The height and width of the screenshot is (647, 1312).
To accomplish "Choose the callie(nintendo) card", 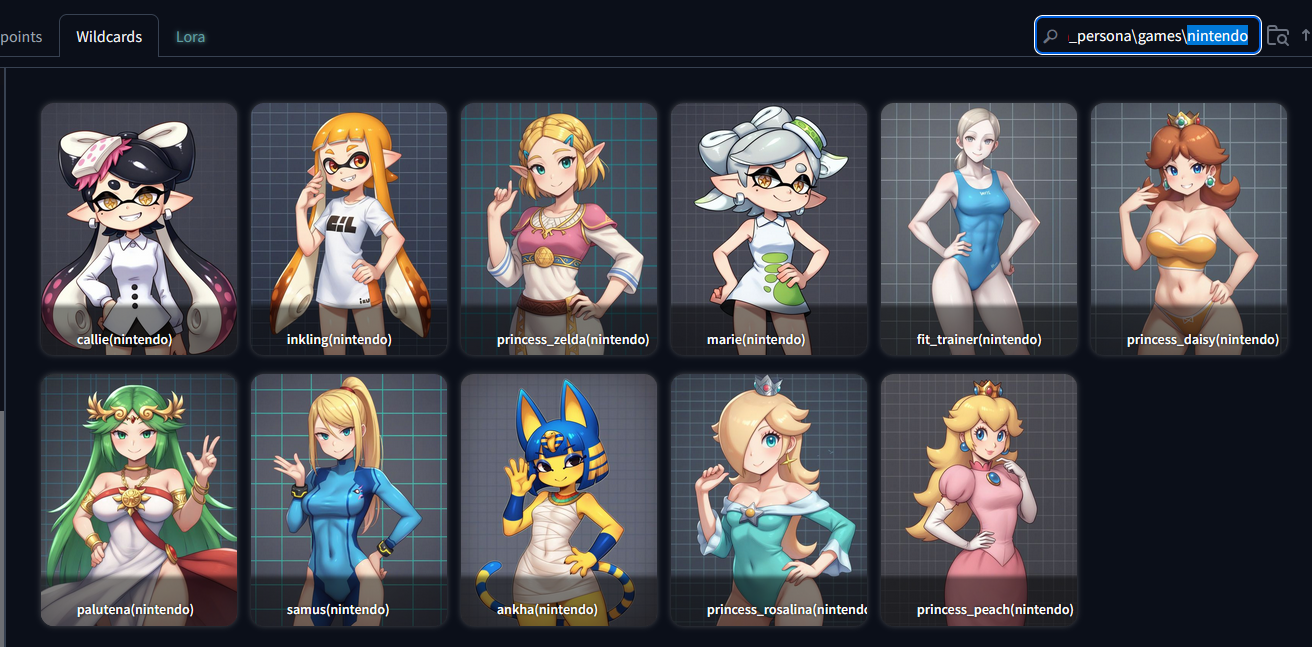I will pos(139,229).
